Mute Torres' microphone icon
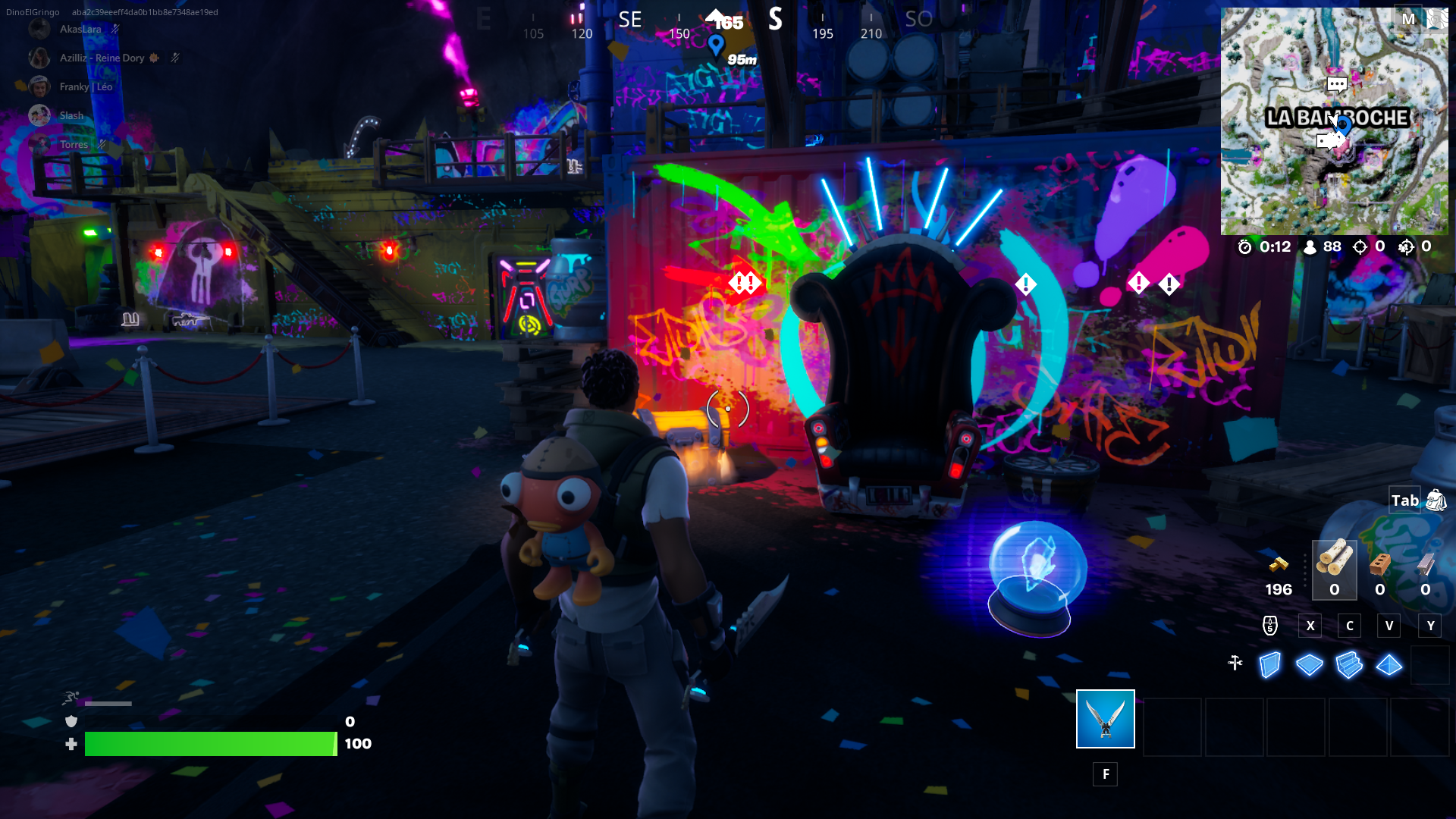Image resolution: width=1456 pixels, height=819 pixels. (x=102, y=144)
